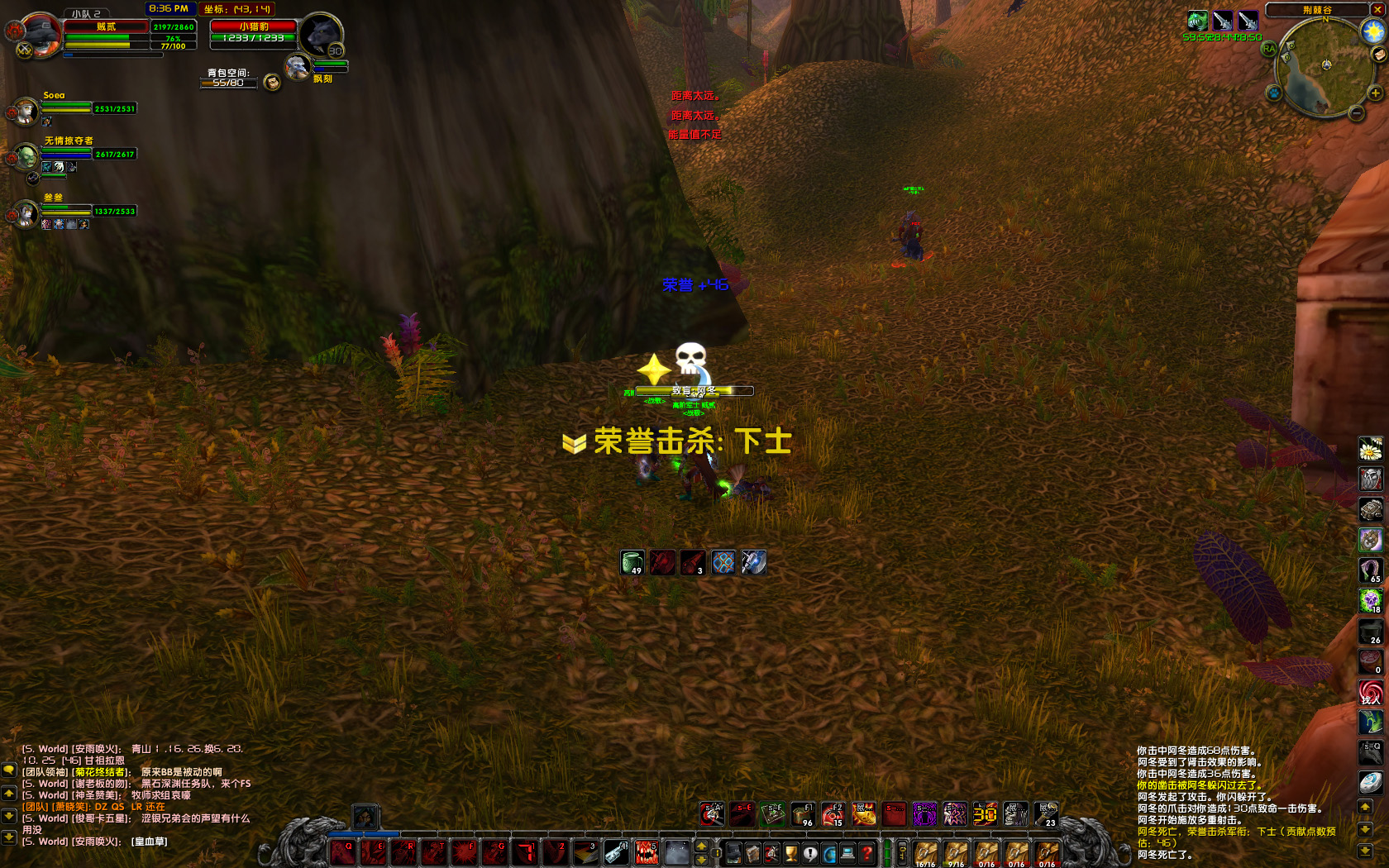The height and width of the screenshot is (868, 1389).
Task: Click the sun day/night indicator on minimap
Action: (x=1372, y=31)
